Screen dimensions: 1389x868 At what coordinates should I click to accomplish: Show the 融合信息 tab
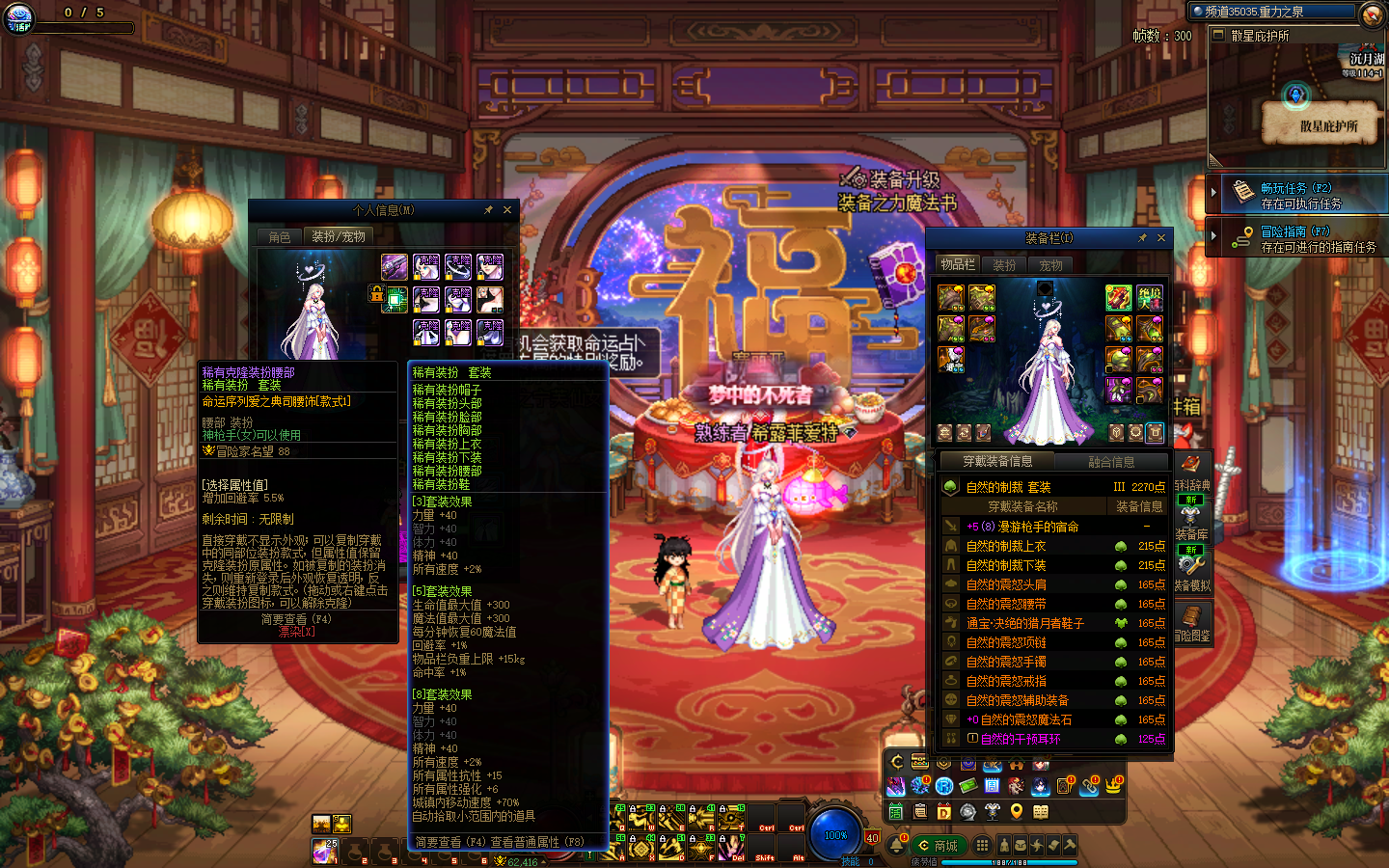coord(1111,462)
